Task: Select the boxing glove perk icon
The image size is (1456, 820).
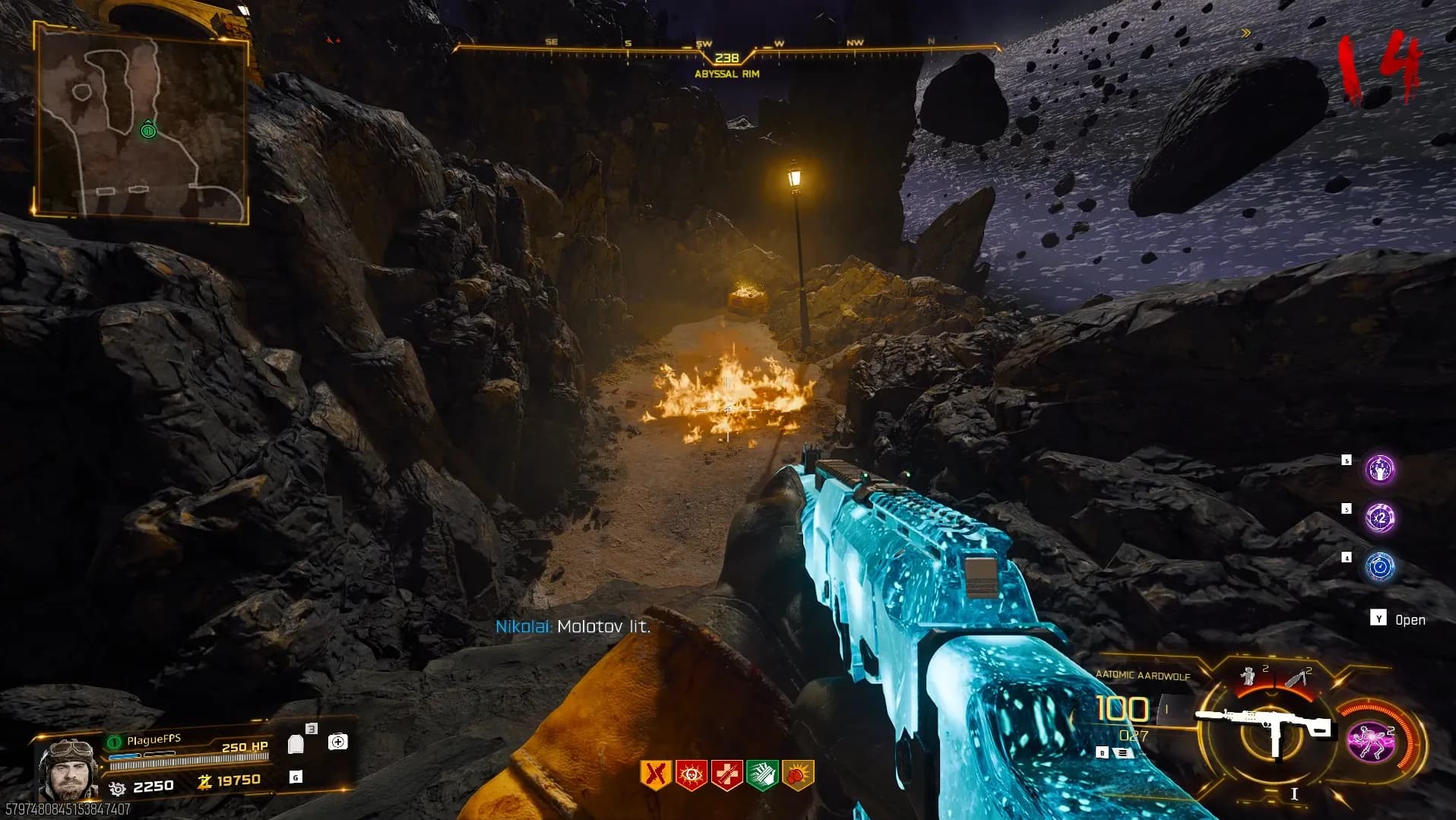Action: coord(798,774)
